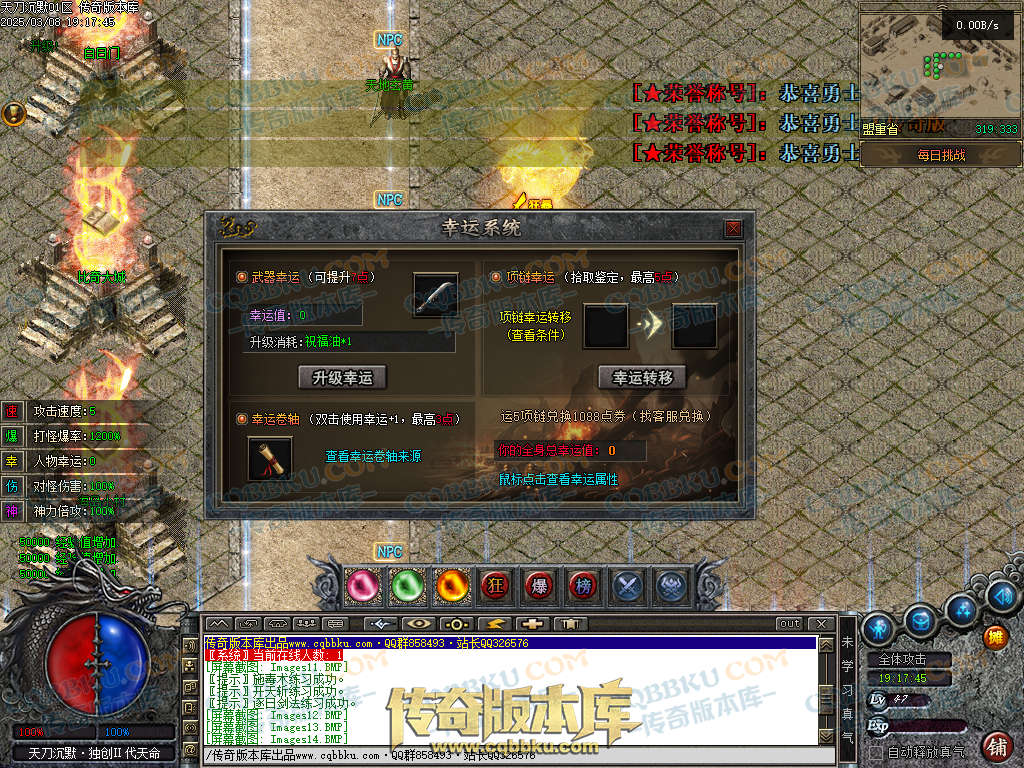Open the 榜 ranking icon
Screen dimensions: 1024x768
tap(583, 586)
